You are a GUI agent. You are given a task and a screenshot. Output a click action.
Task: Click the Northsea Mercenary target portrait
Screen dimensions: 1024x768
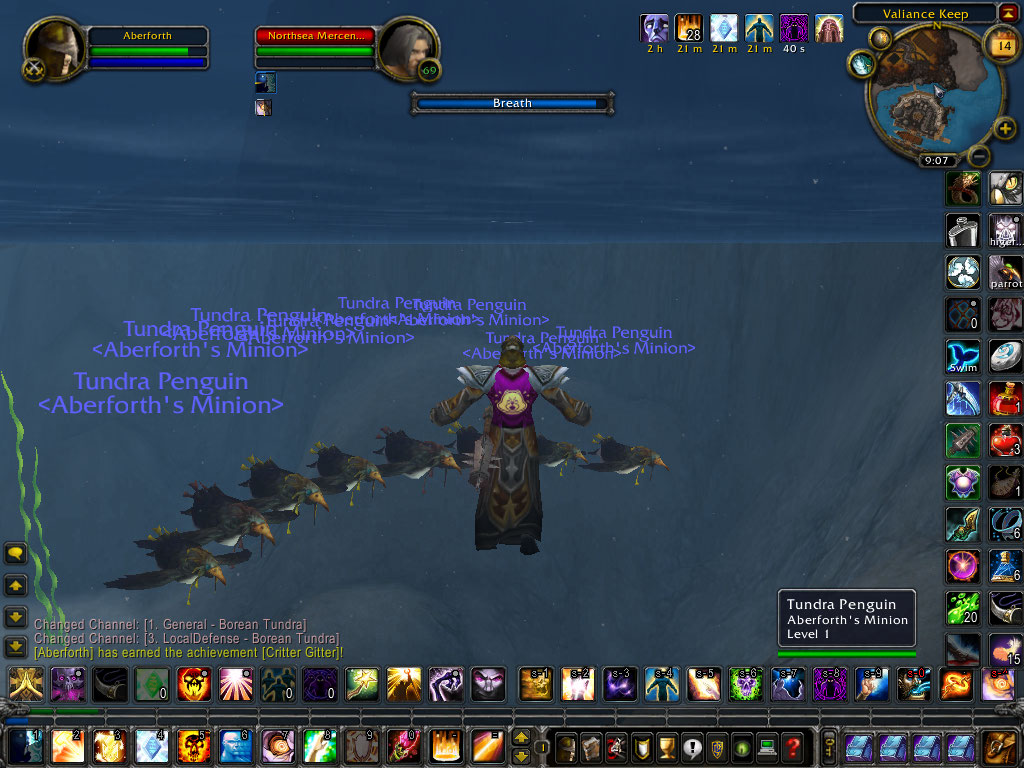(x=407, y=48)
